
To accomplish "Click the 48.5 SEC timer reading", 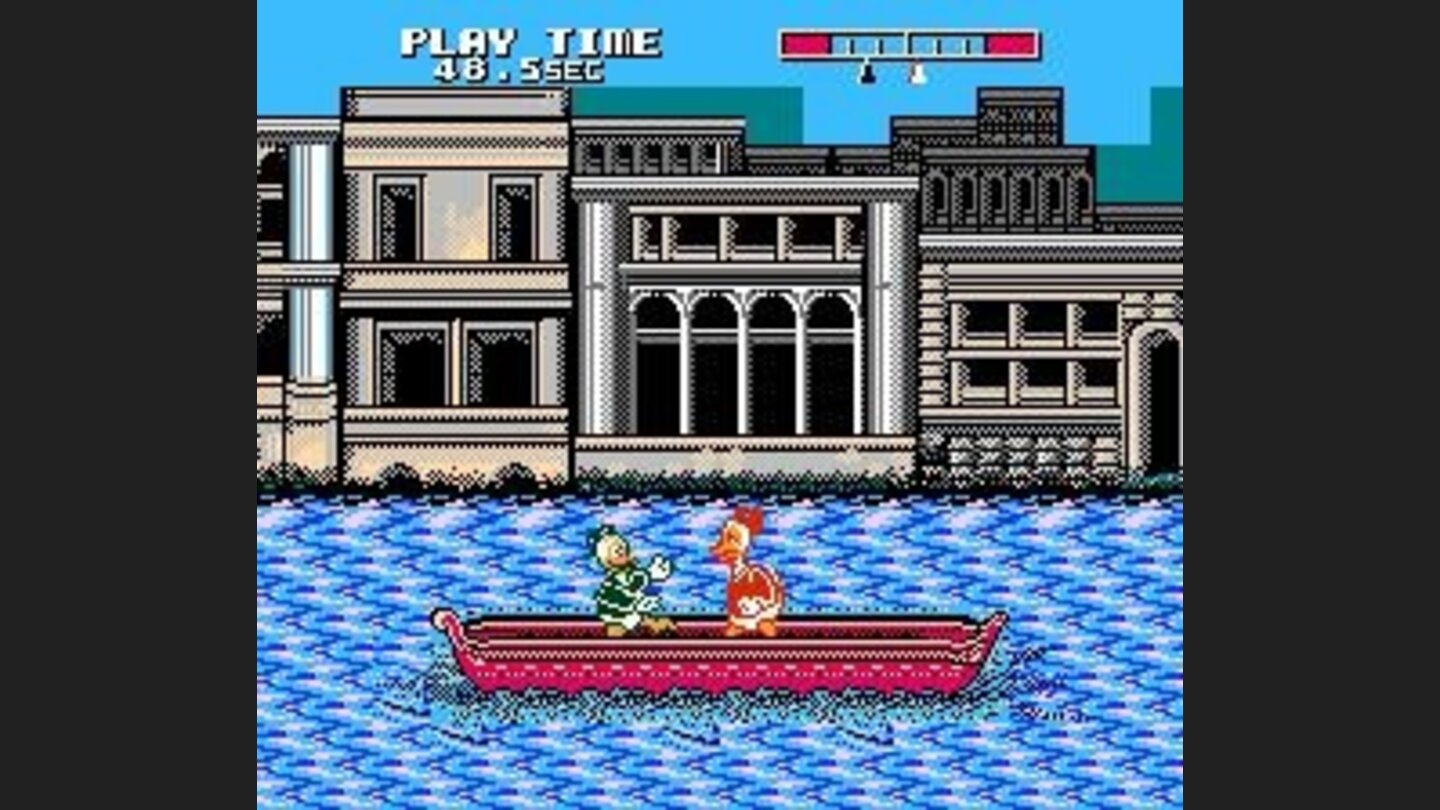I will coord(520,70).
